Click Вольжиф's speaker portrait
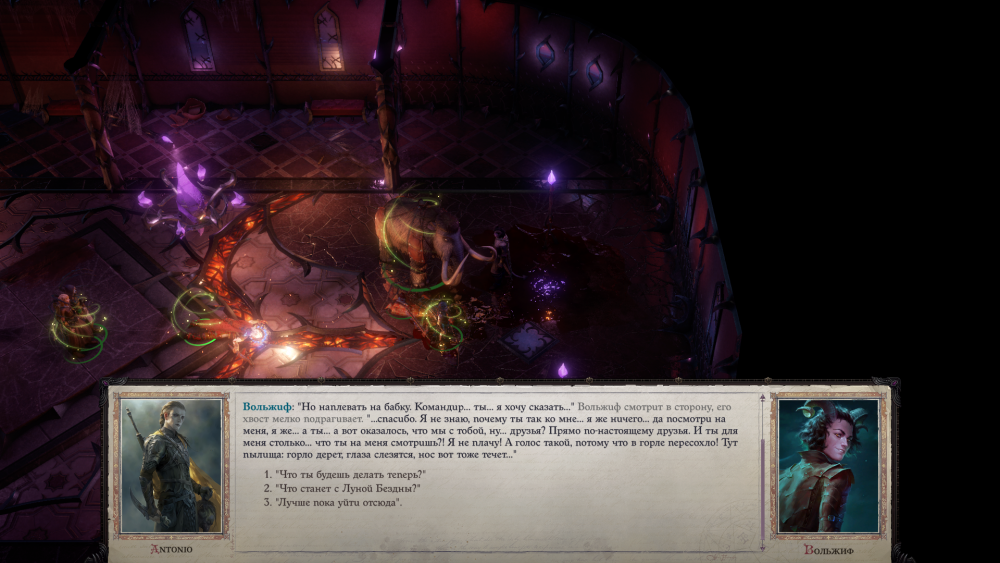This screenshot has height=563, width=1000. 828,465
